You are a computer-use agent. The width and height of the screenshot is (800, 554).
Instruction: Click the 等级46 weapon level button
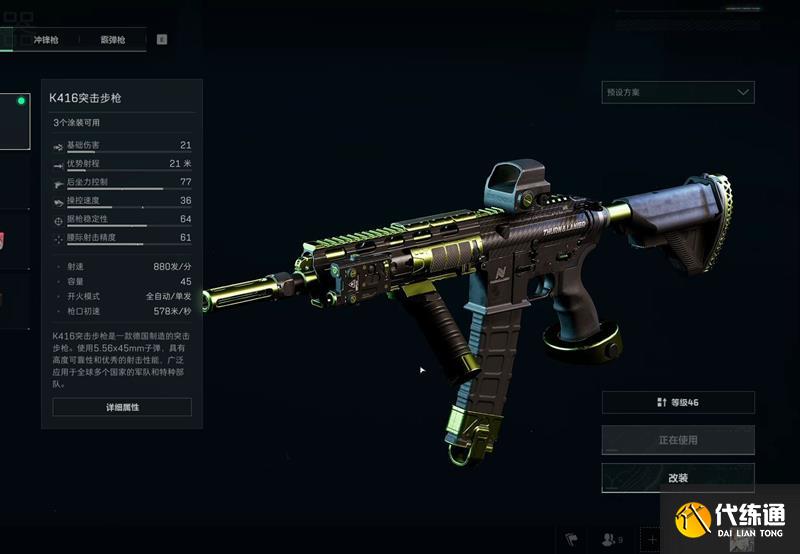(x=678, y=402)
